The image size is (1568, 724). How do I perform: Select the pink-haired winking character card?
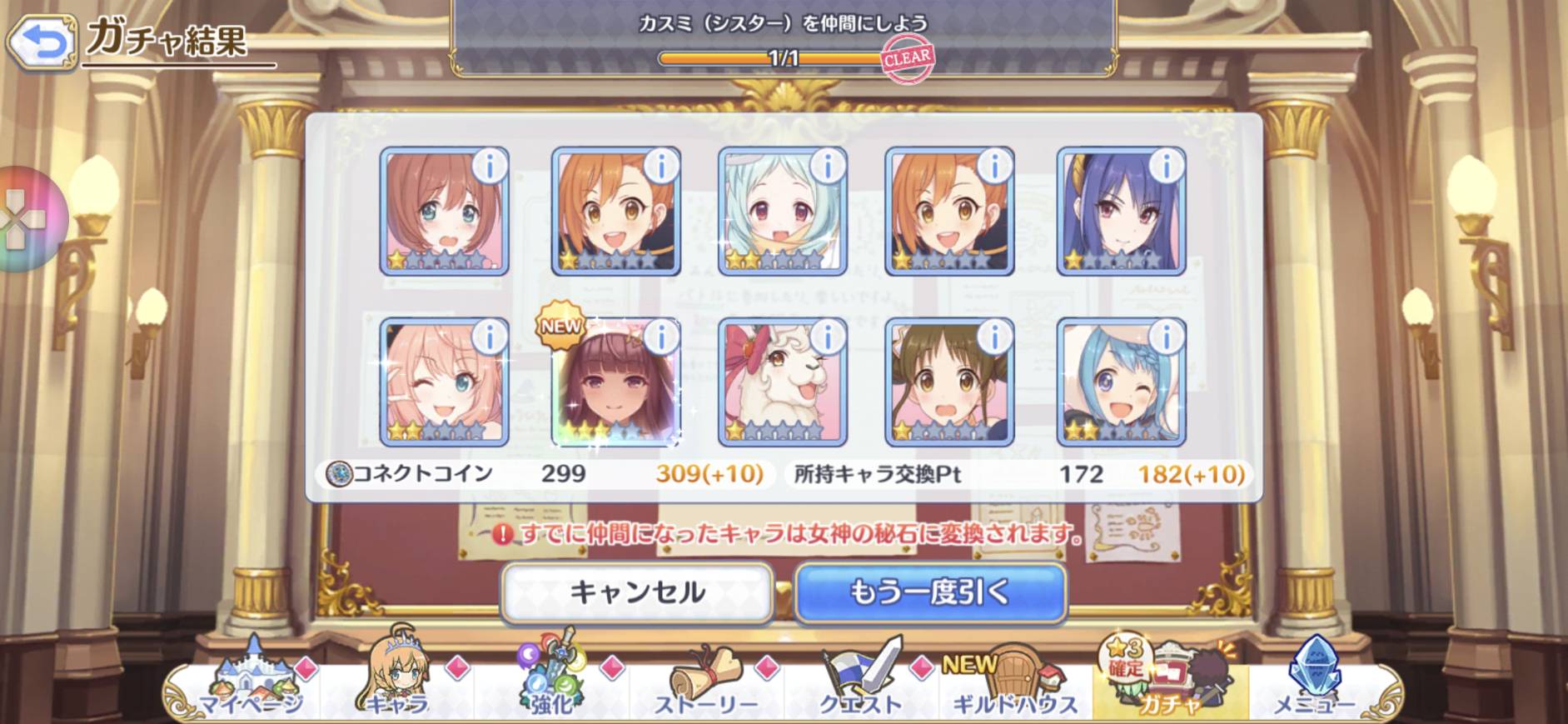pyautogui.click(x=443, y=383)
